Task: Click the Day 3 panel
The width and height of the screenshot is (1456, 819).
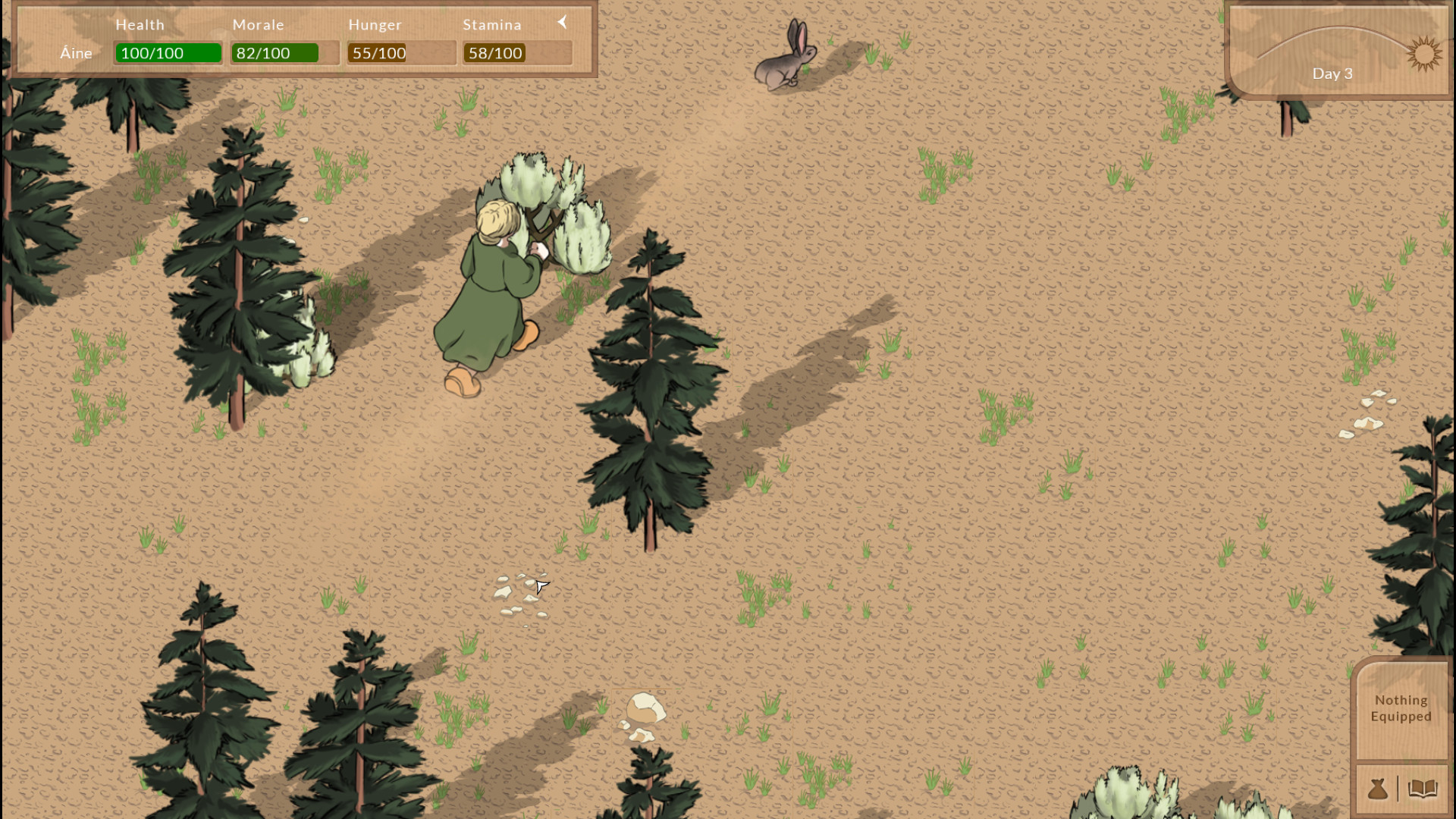Action: pyautogui.click(x=1332, y=74)
